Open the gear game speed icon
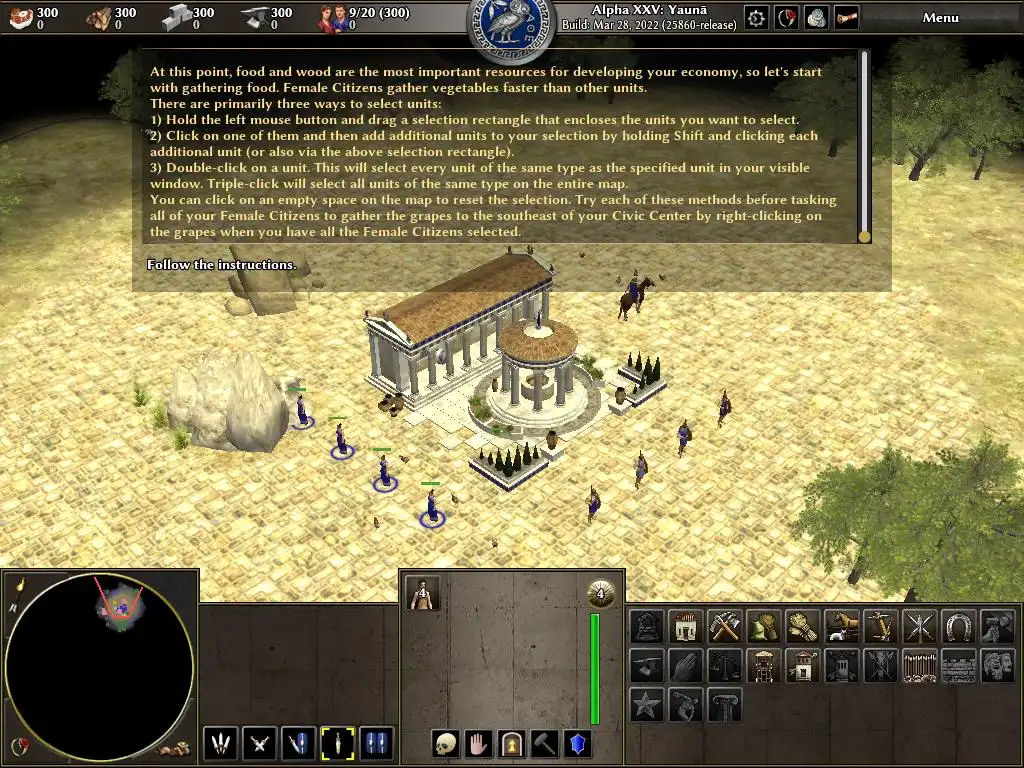 [x=757, y=18]
